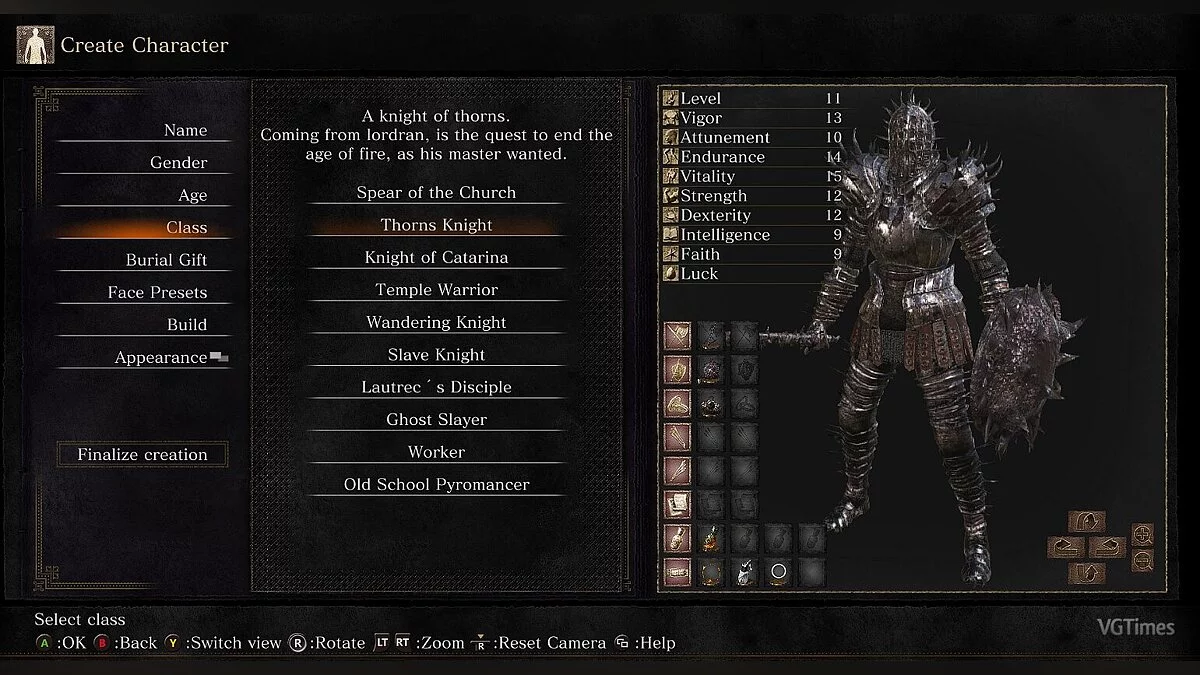Pick the Worker class
Screen dimensions: 1200x675
436,452
